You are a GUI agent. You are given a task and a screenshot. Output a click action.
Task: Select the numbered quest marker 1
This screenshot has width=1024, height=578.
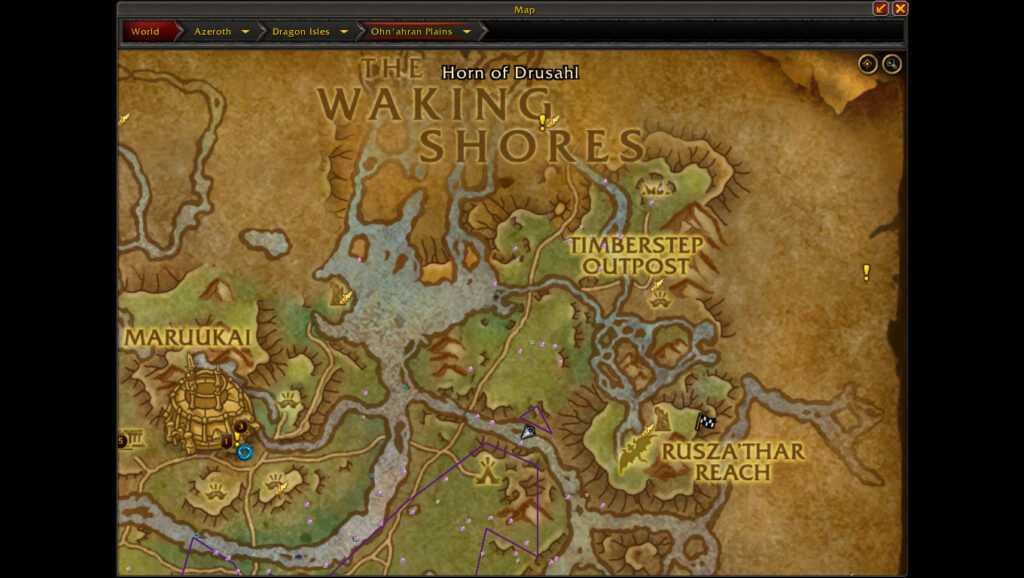[227, 441]
